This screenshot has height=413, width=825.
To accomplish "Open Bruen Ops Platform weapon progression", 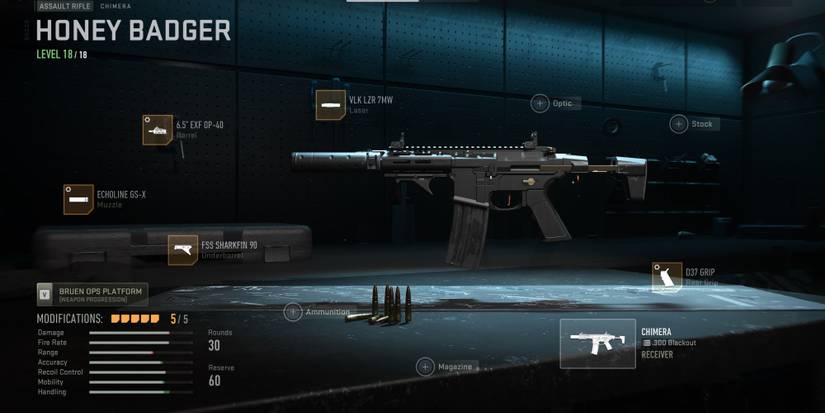I will click(92, 294).
